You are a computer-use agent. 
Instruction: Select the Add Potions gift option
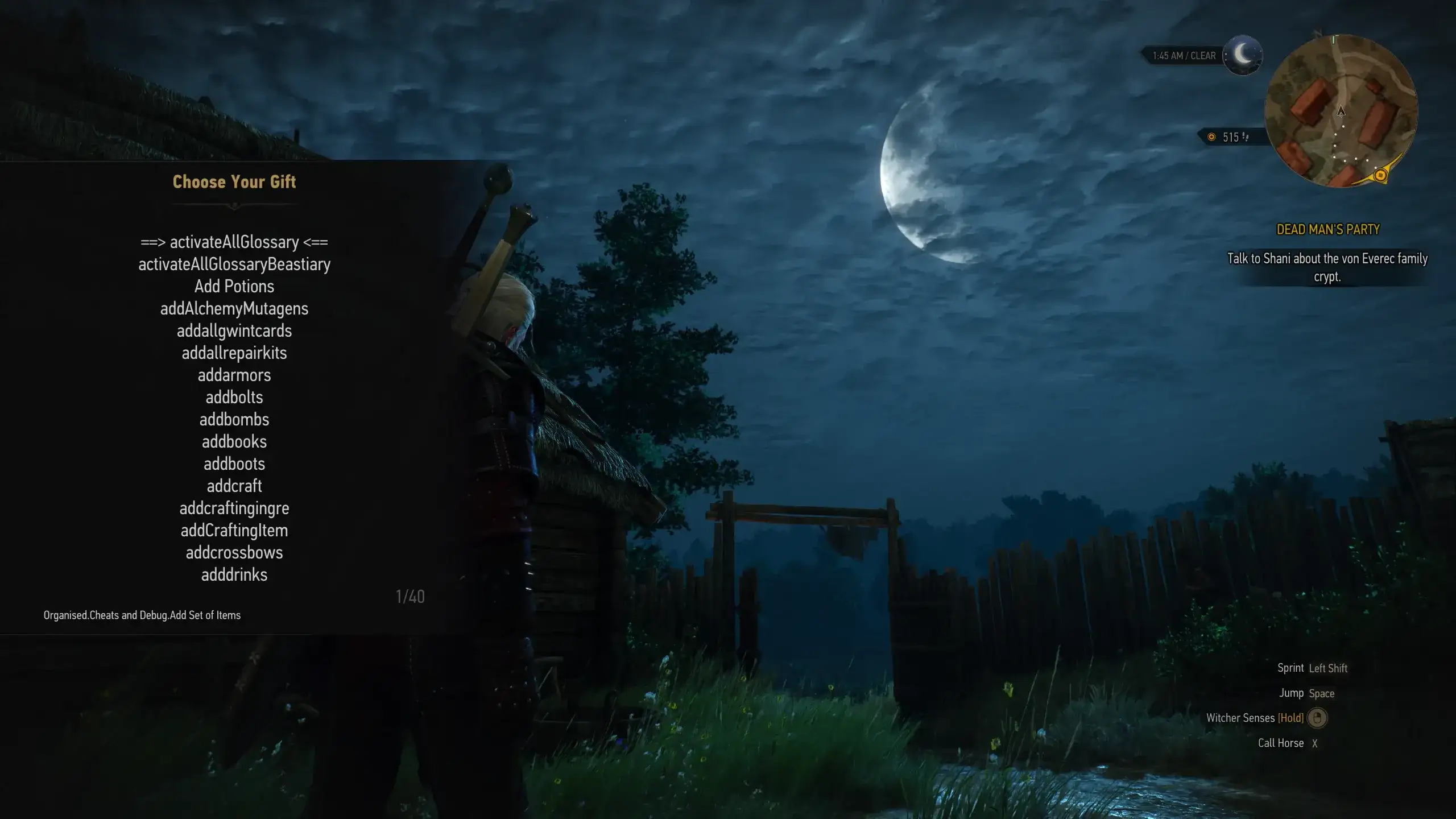(234, 286)
